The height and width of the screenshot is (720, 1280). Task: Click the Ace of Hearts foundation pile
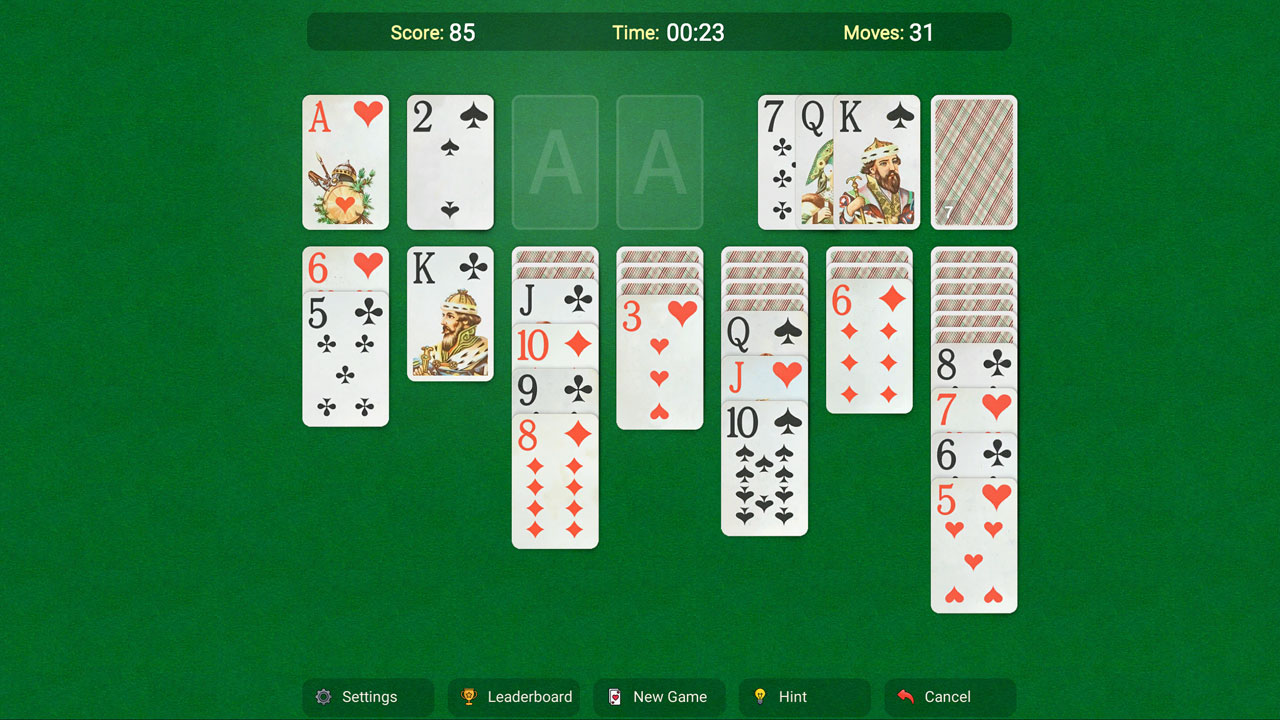[345, 162]
